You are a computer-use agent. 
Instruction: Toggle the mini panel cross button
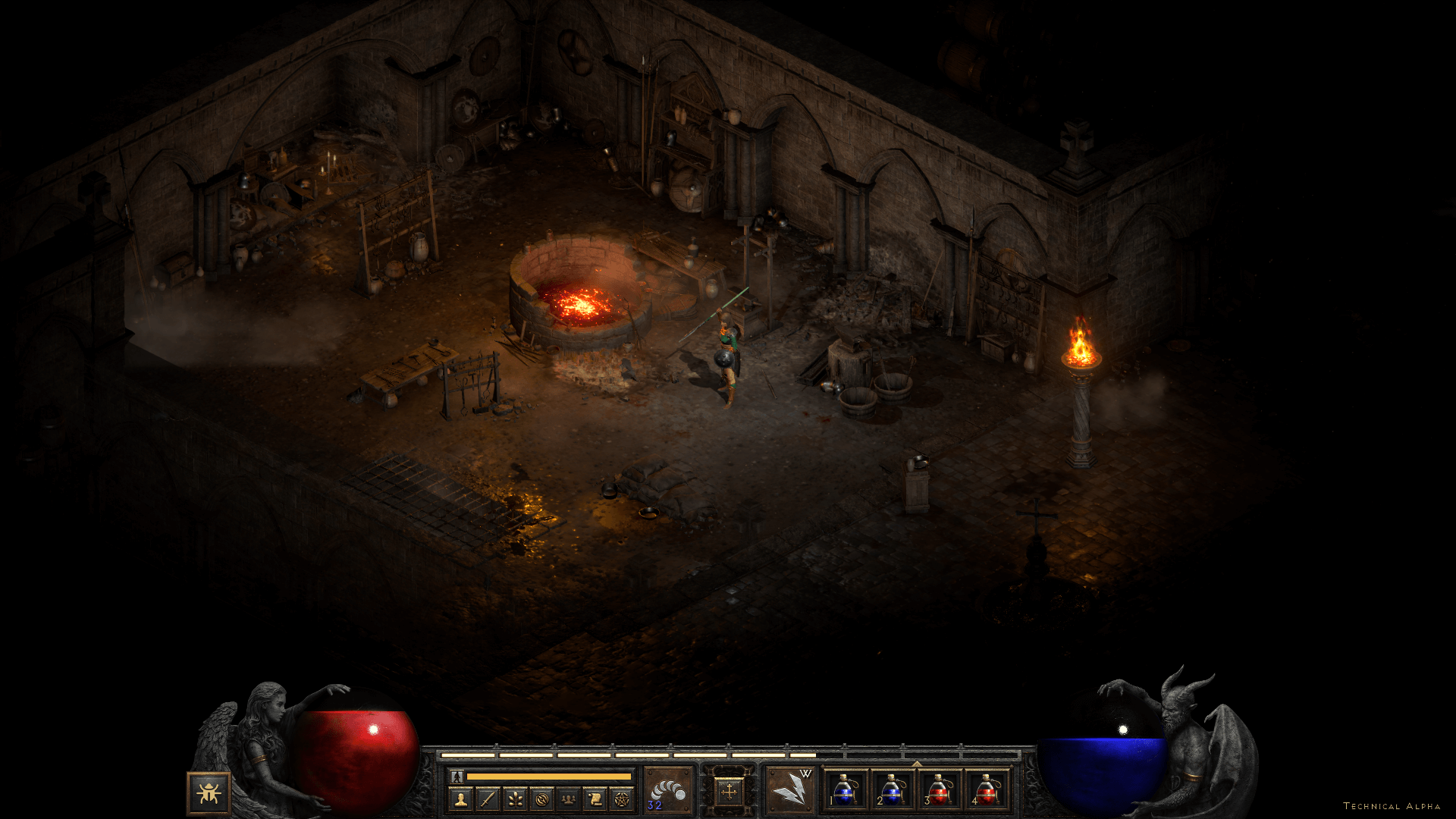pyautogui.click(x=729, y=792)
